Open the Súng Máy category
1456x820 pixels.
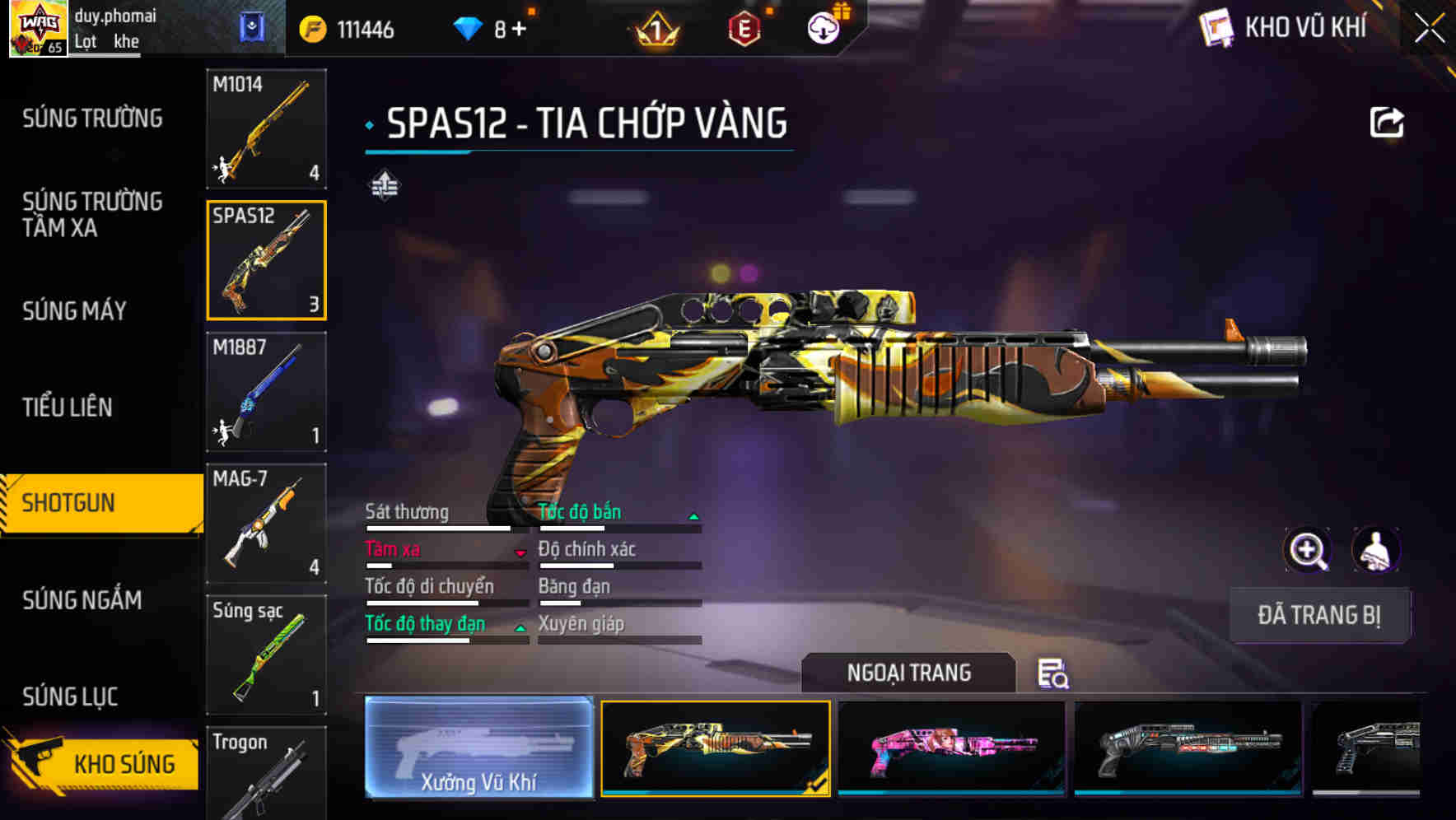coord(74,311)
